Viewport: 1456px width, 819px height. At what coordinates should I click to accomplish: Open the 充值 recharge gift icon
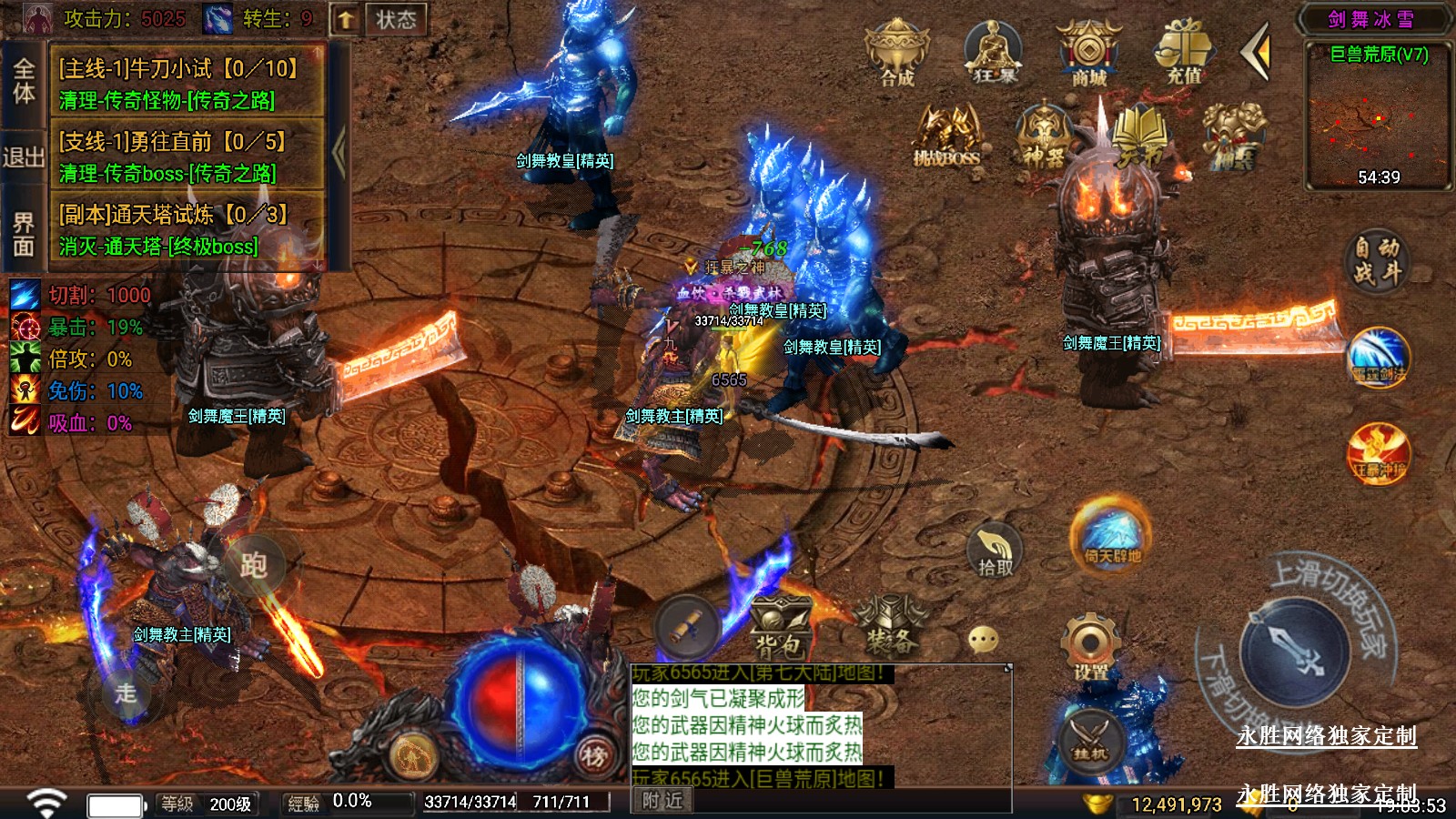click(x=1184, y=53)
